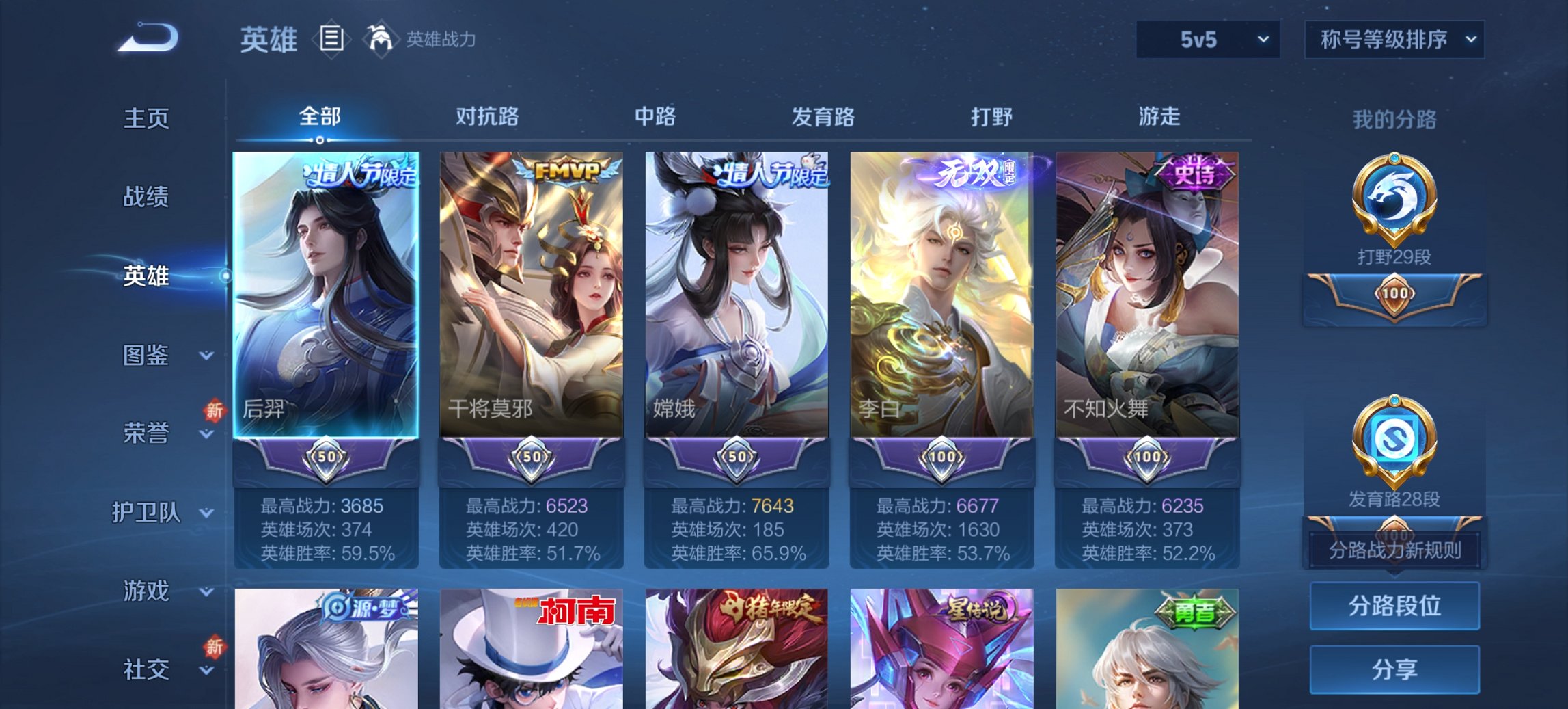Open the 称号等级排序 sorting dropdown

click(x=1394, y=40)
